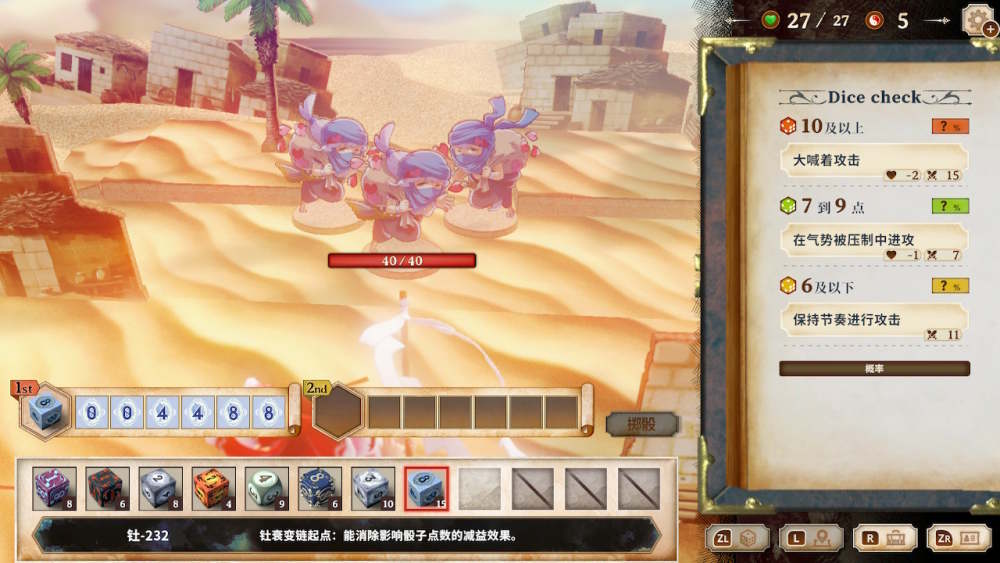Select the 保持节奏进行攻击 outcome row

click(x=874, y=320)
